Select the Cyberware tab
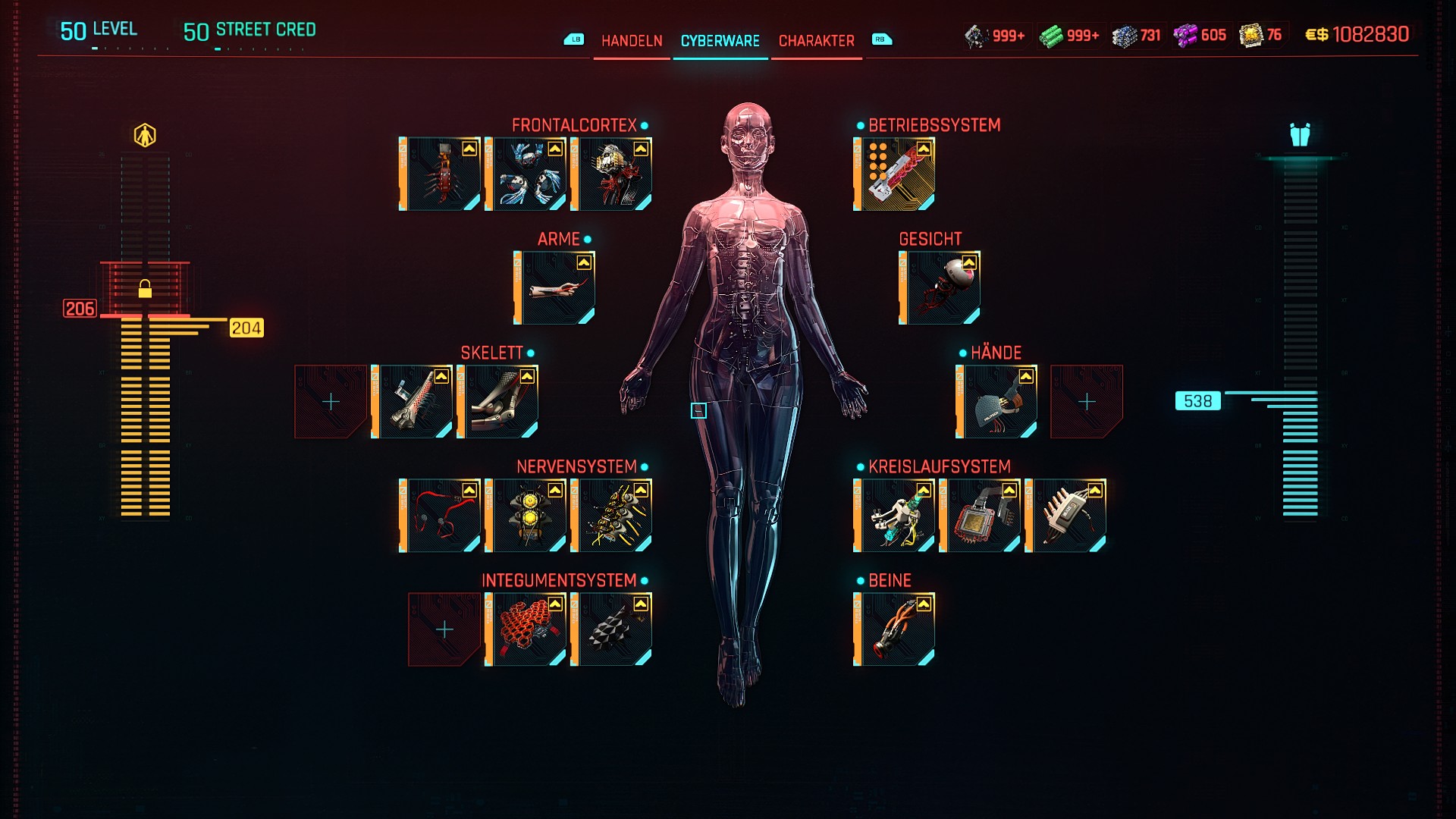This screenshot has width=1456, height=819. 720,41
